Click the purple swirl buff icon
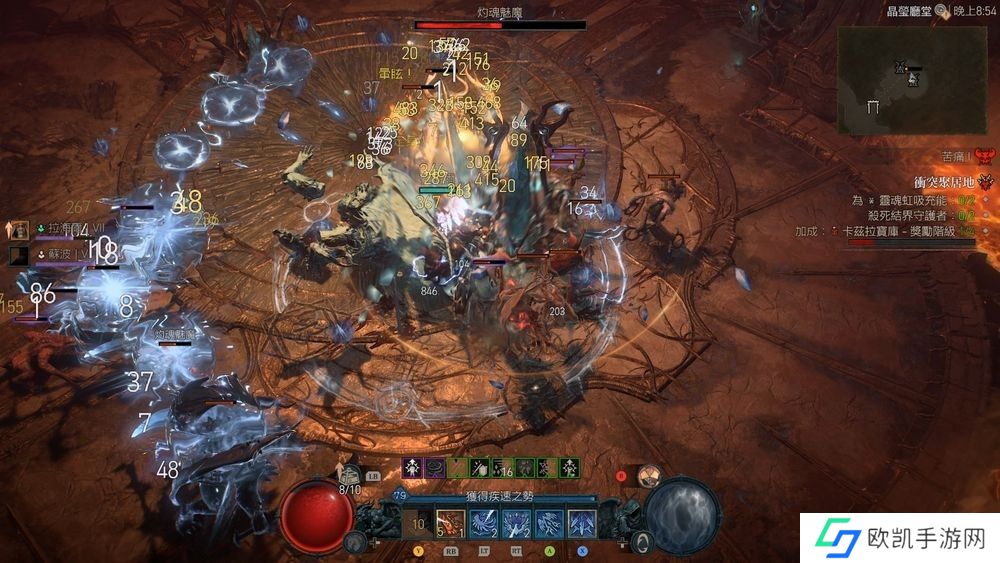Screen dimensions: 1000x563 (x=435, y=467)
